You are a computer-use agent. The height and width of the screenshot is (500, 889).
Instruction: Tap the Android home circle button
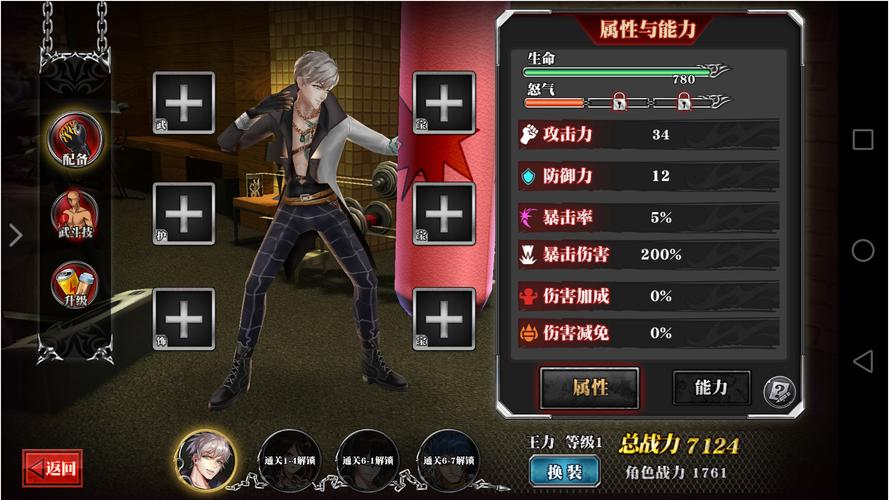click(862, 250)
